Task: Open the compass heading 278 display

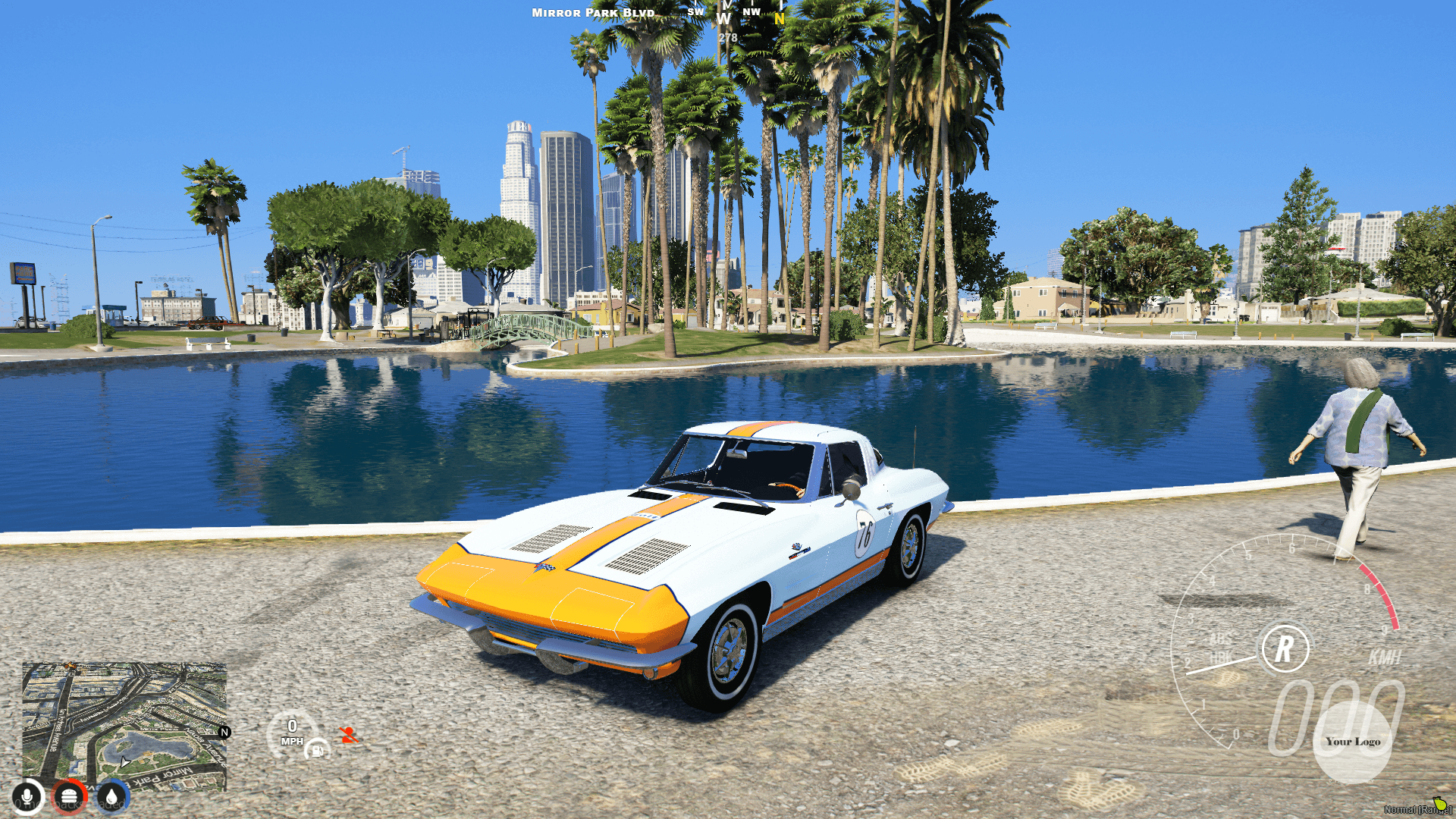Action: (x=729, y=36)
